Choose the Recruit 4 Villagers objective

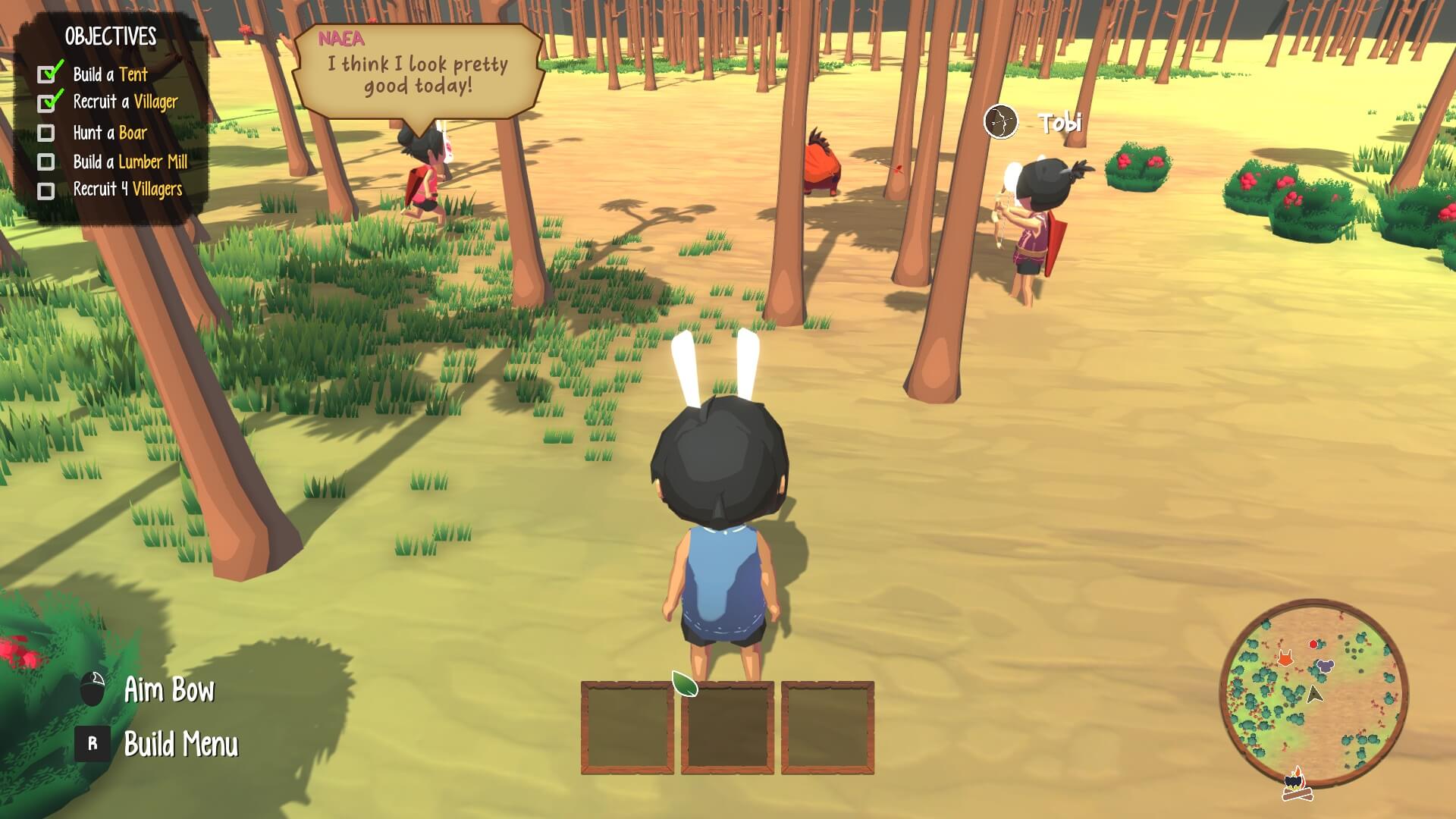[x=127, y=190]
